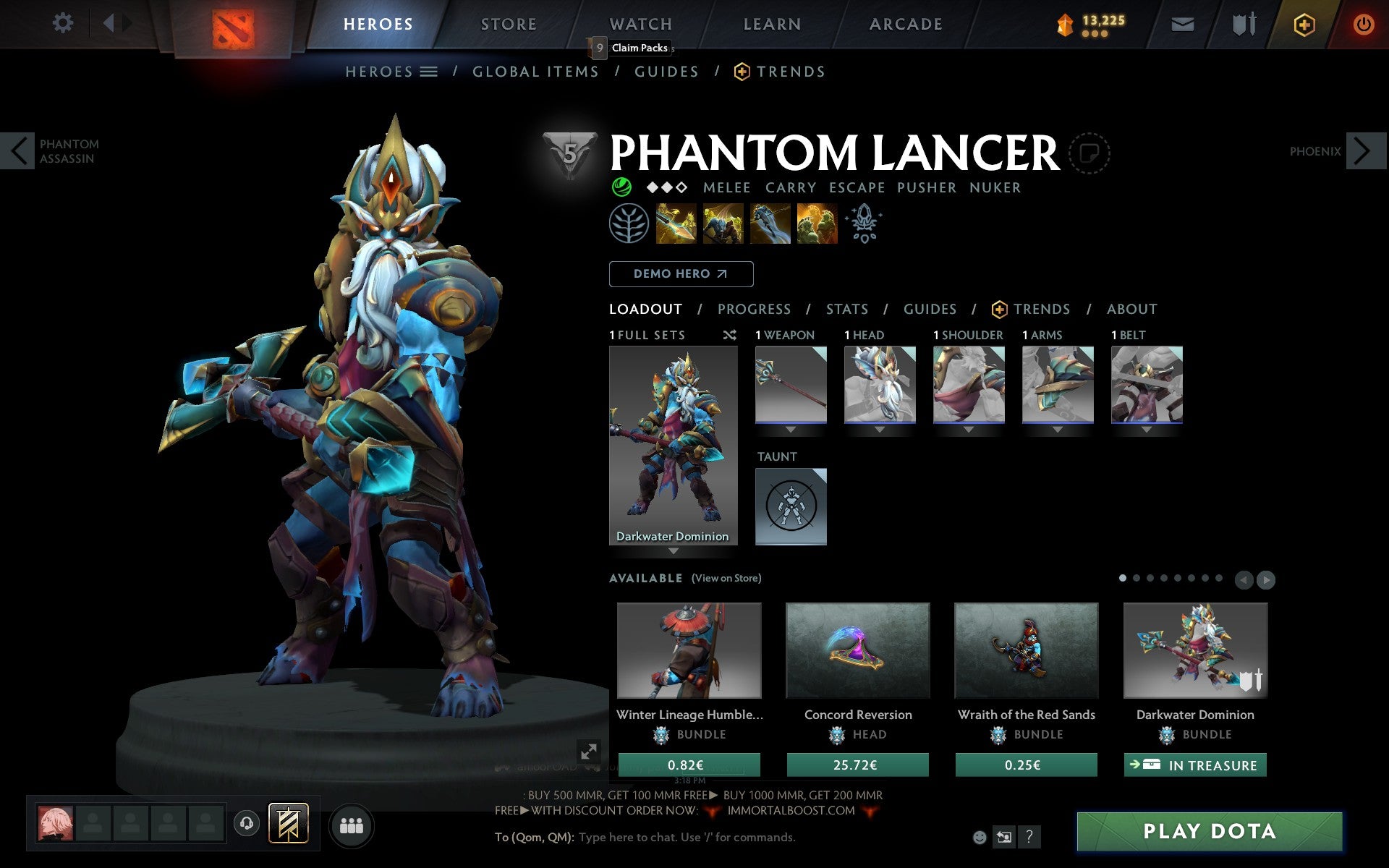Open the mail notifications inbox
Viewport: 1389px width, 868px height.
click(1181, 23)
